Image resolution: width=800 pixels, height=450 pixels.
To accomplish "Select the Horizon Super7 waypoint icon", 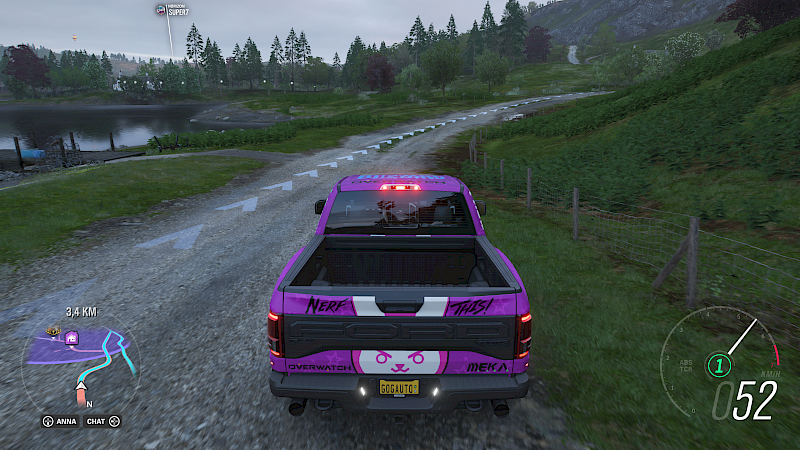I will click(161, 9).
